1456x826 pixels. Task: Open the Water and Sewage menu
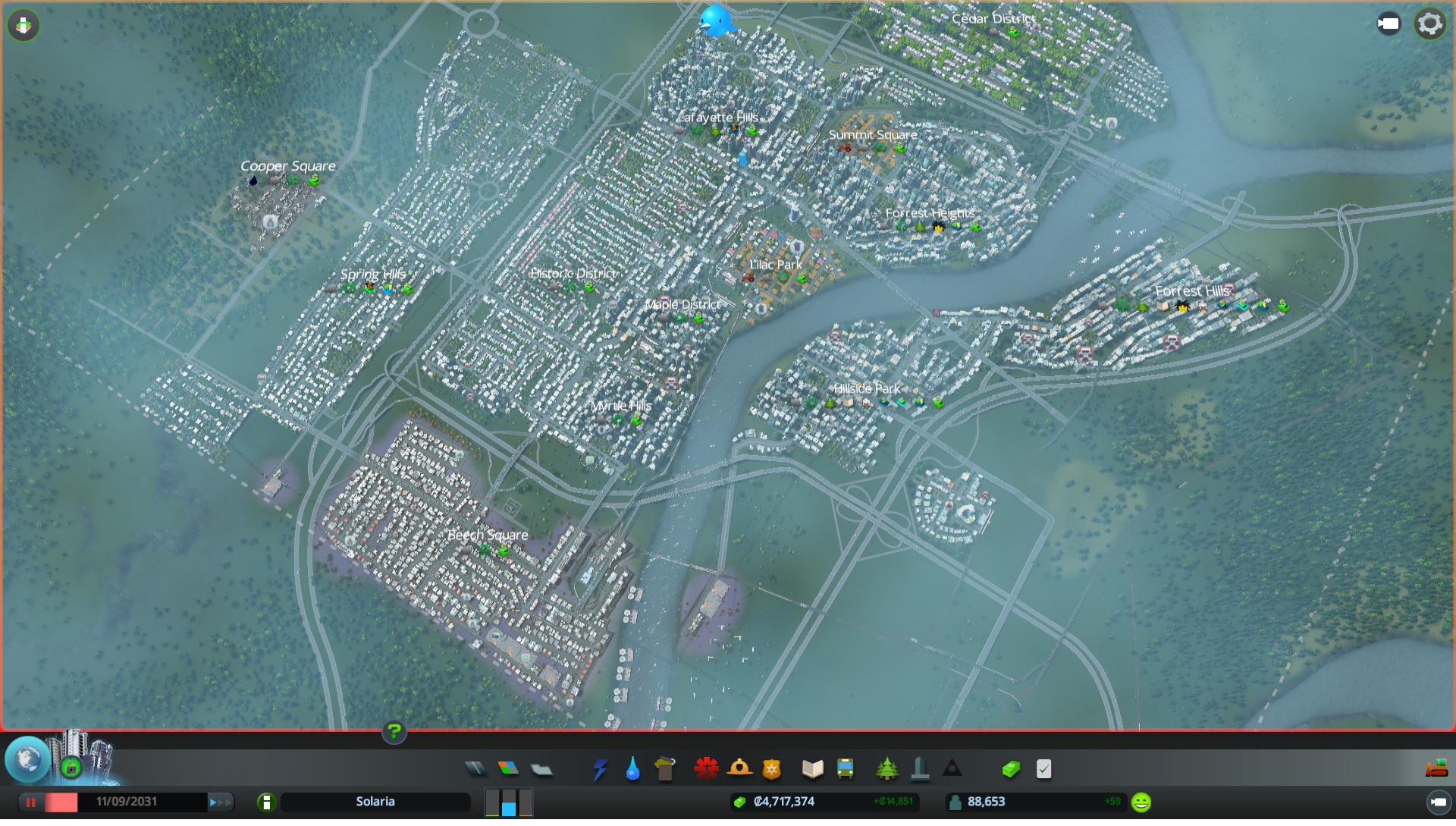pos(632,769)
